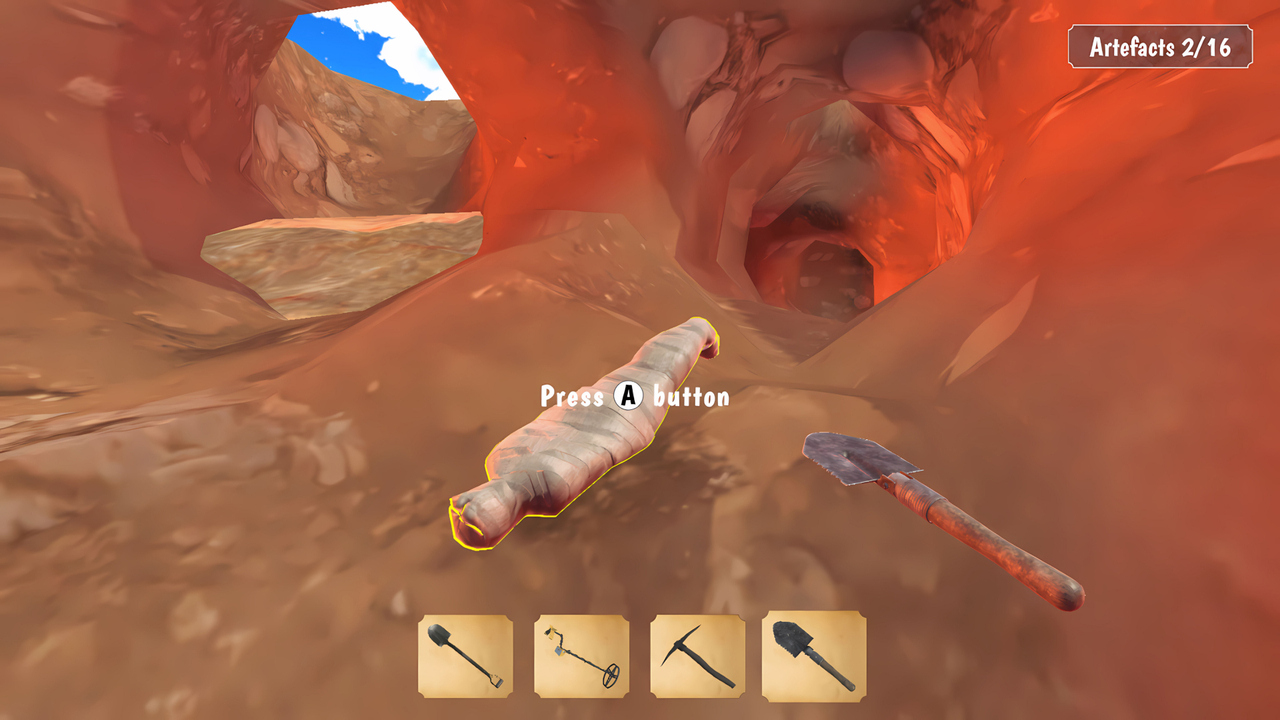Equip the metal detector from the hotbar

click(x=581, y=656)
